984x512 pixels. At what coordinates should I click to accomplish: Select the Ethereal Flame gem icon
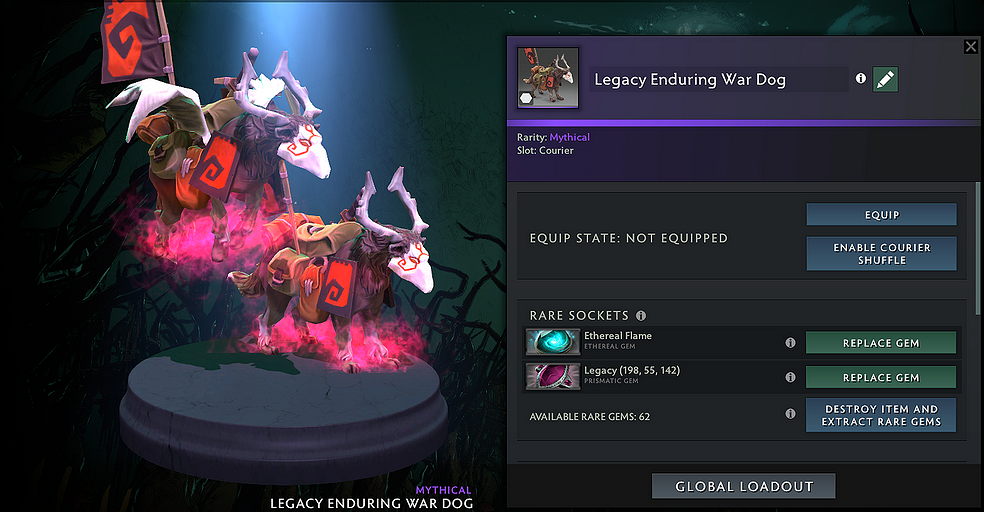[553, 342]
